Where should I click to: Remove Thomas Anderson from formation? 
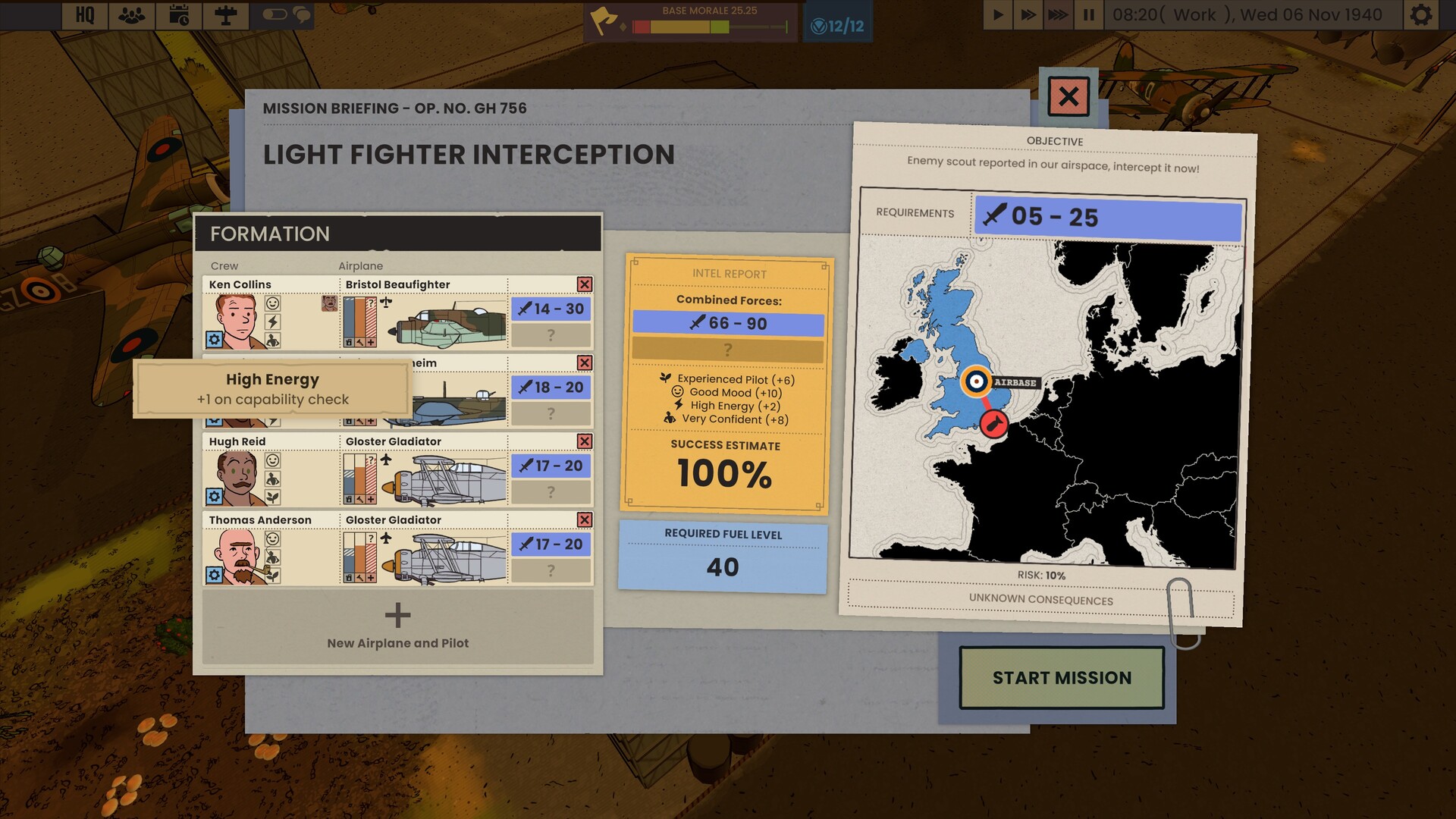pyautogui.click(x=585, y=519)
